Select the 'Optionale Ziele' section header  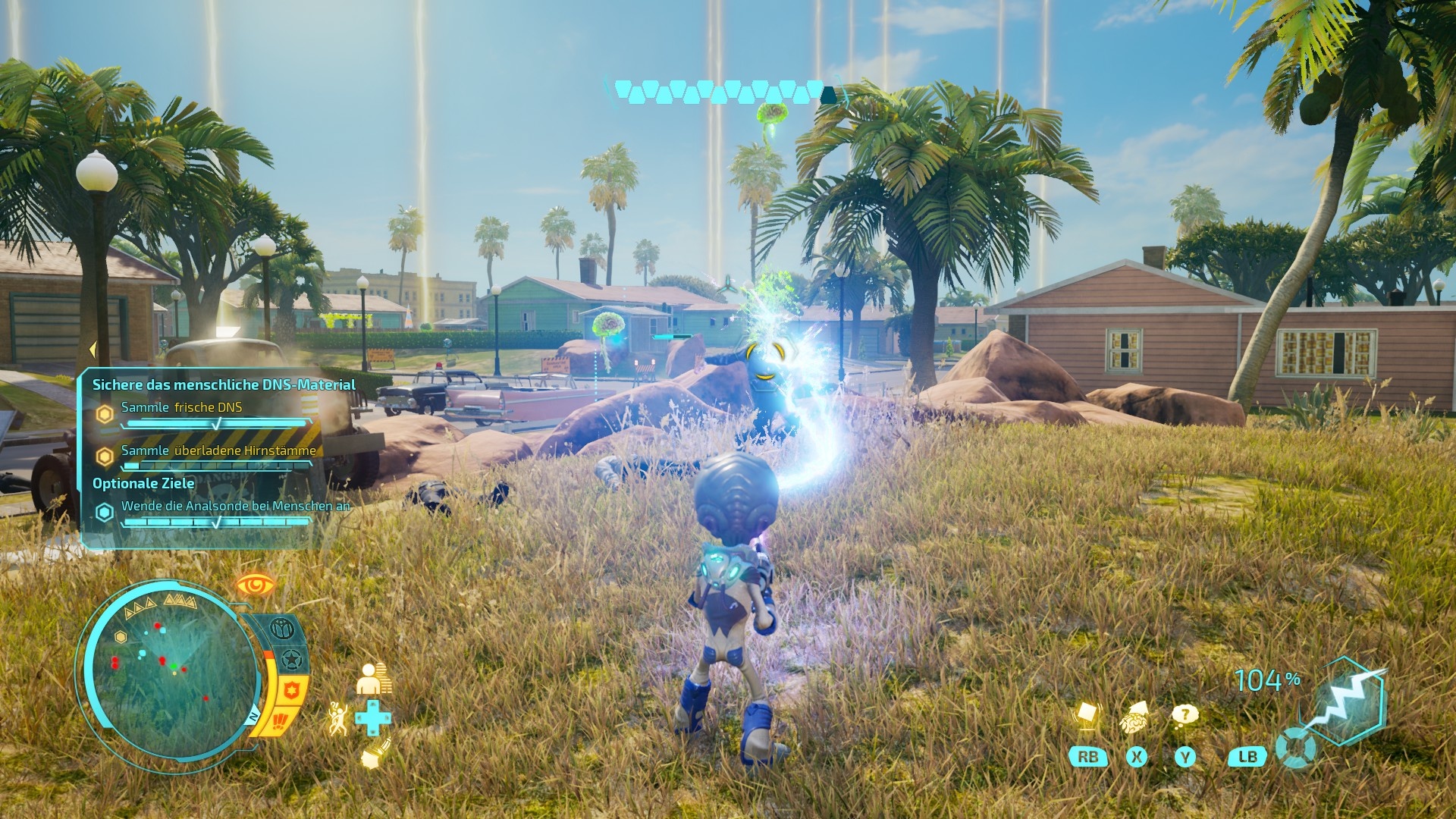pos(143,482)
